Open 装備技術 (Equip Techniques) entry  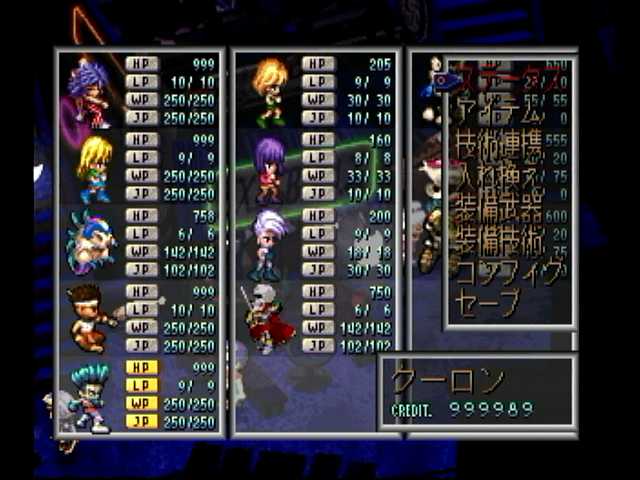point(500,242)
